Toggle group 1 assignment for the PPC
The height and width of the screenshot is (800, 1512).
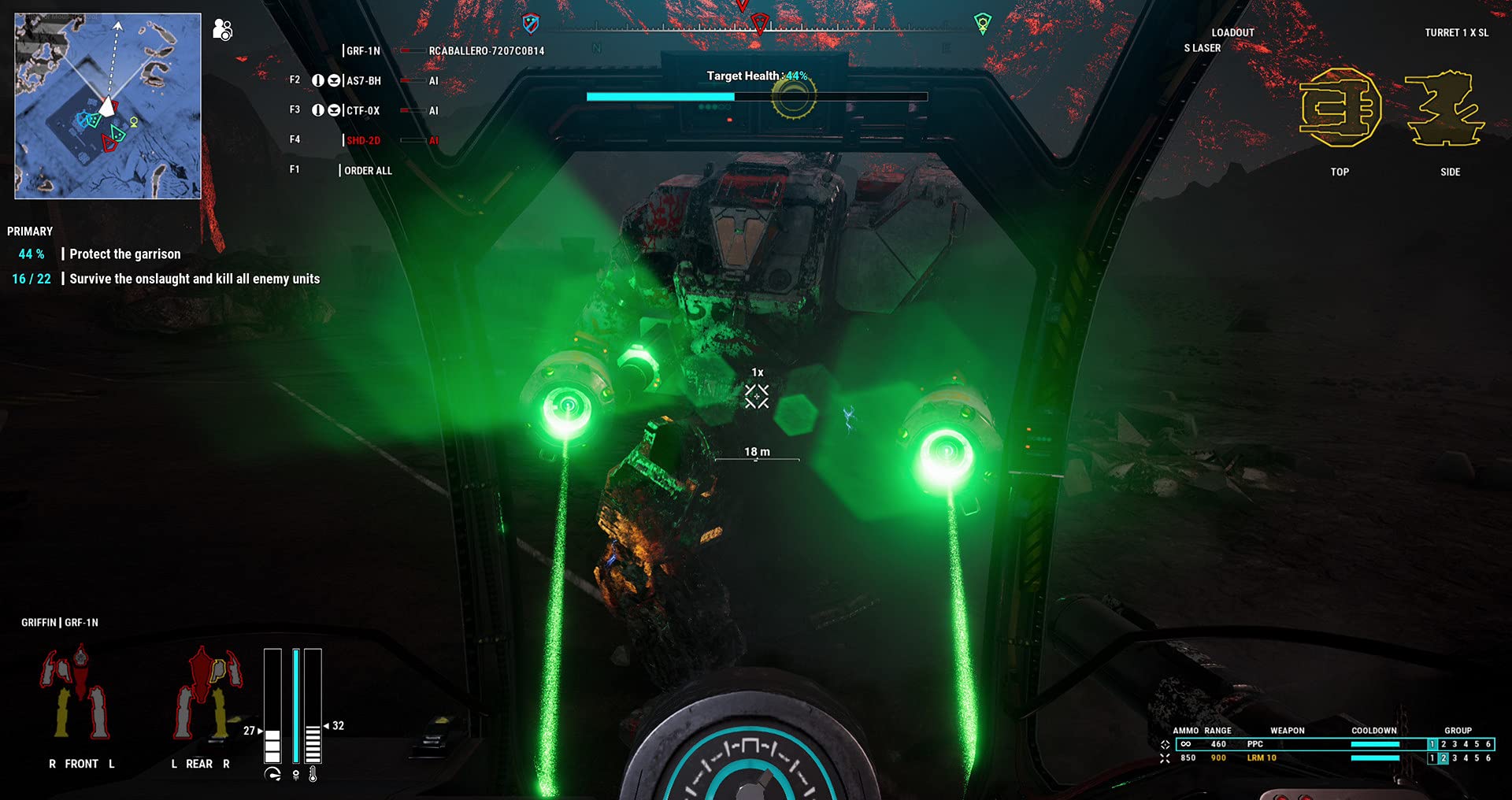(1432, 743)
